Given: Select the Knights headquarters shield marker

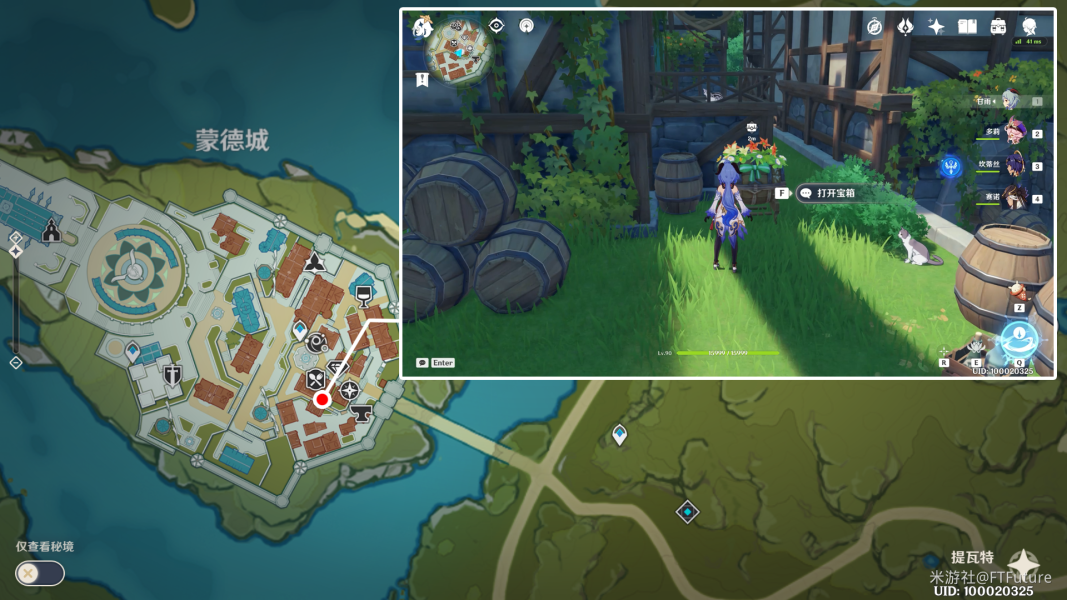Looking at the screenshot, I should coord(173,377).
